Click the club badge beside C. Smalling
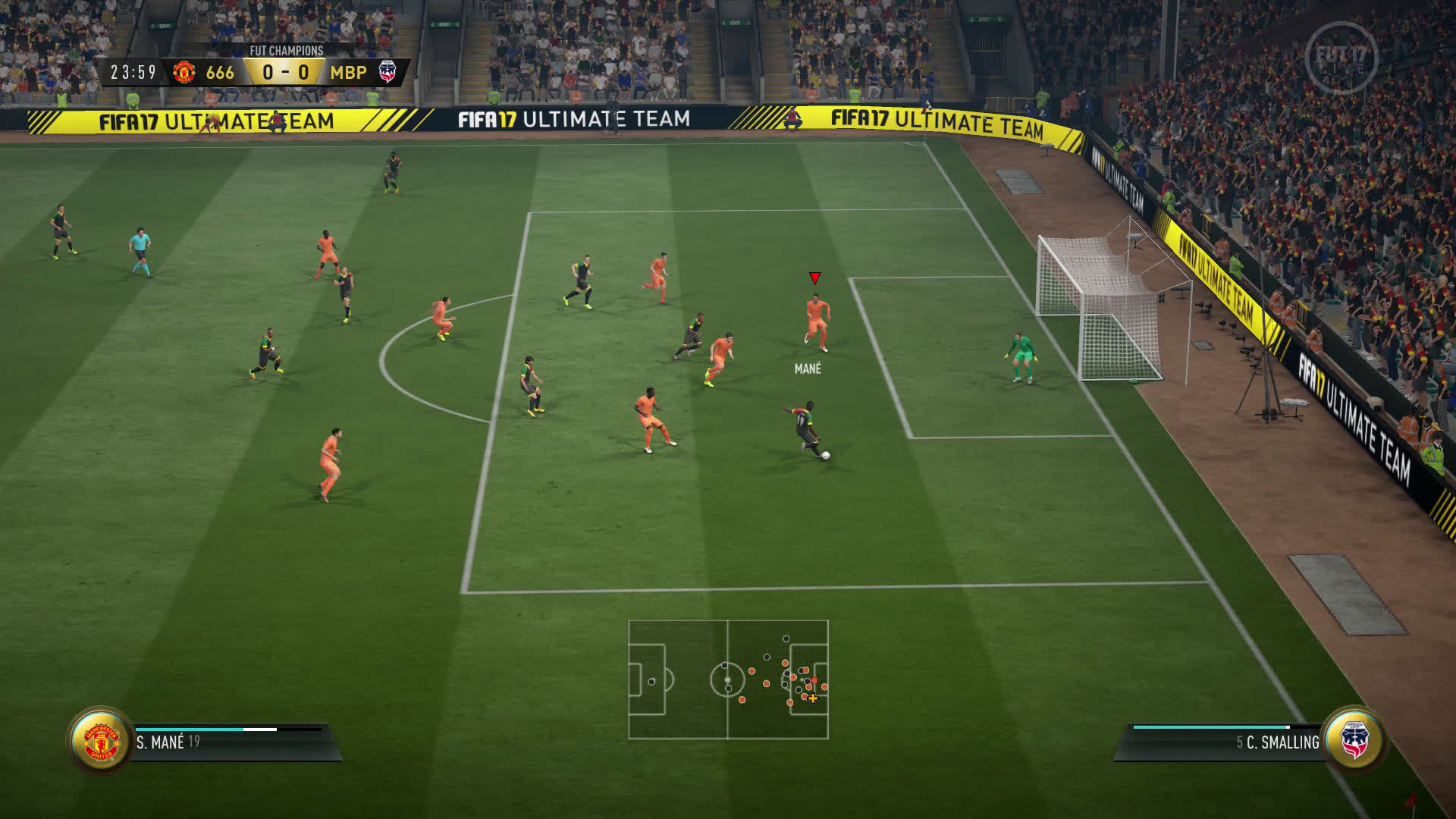The width and height of the screenshot is (1456, 819). coord(1354,740)
